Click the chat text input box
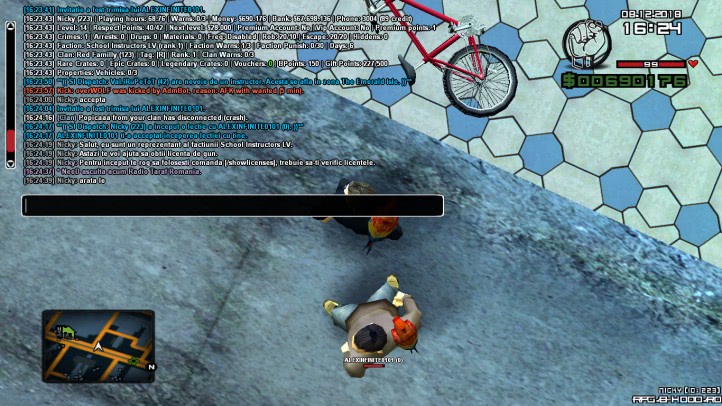 232,206
